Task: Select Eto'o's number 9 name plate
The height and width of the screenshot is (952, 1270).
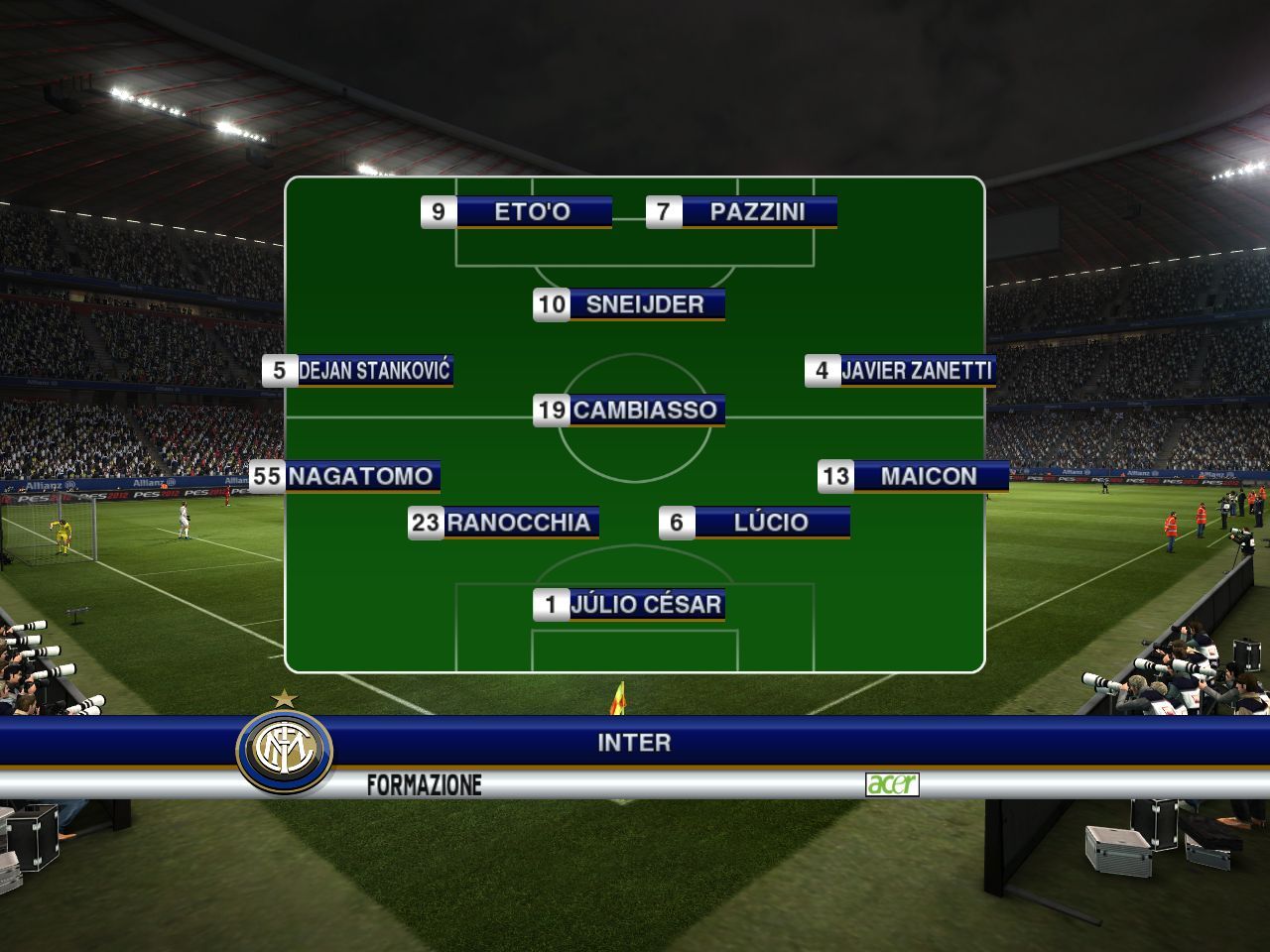Action: click(x=516, y=211)
